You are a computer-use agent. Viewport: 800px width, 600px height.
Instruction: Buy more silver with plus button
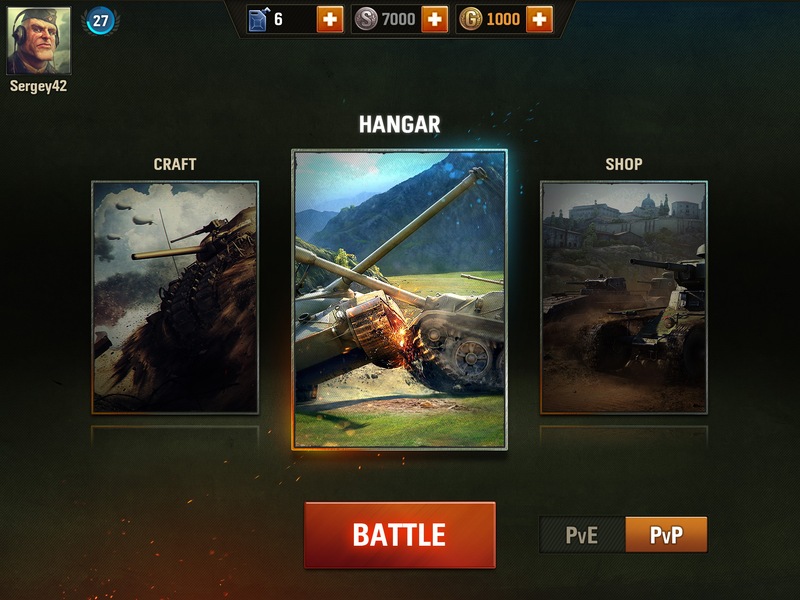click(434, 19)
